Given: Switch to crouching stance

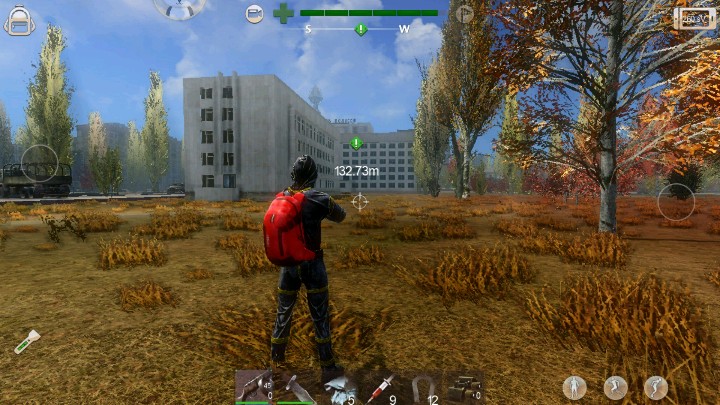Looking at the screenshot, I should [x=656, y=387].
